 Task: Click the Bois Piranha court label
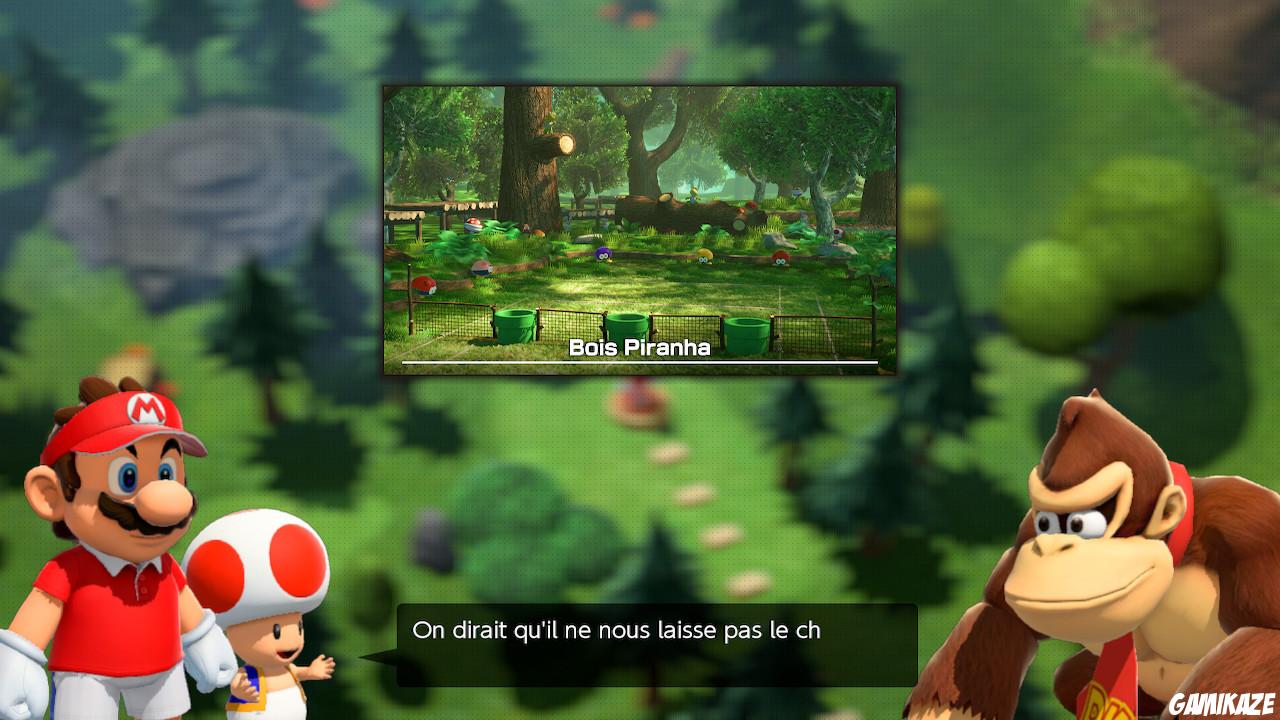[640, 349]
